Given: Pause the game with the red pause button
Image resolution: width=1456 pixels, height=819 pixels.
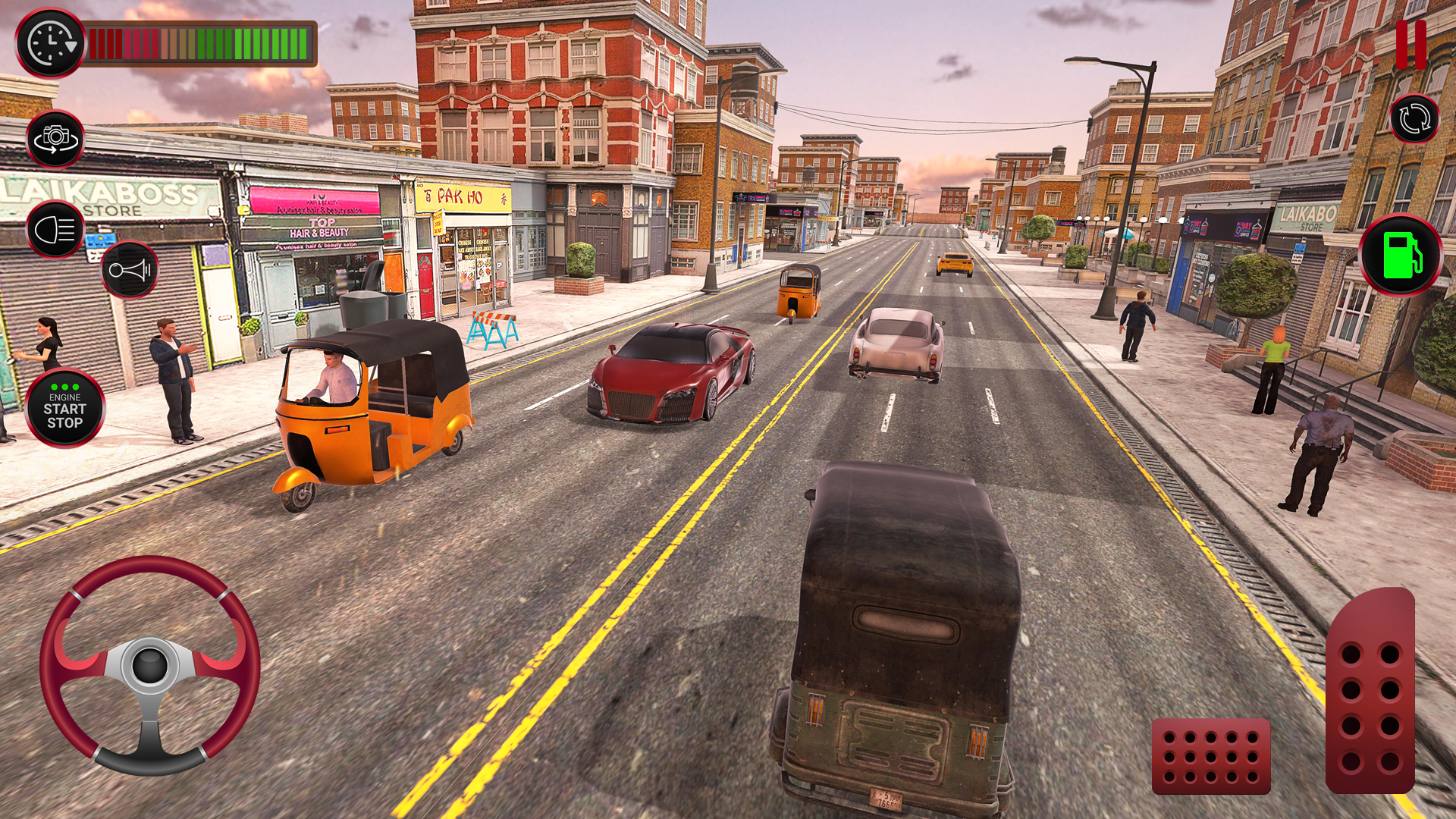Looking at the screenshot, I should 1411,44.
